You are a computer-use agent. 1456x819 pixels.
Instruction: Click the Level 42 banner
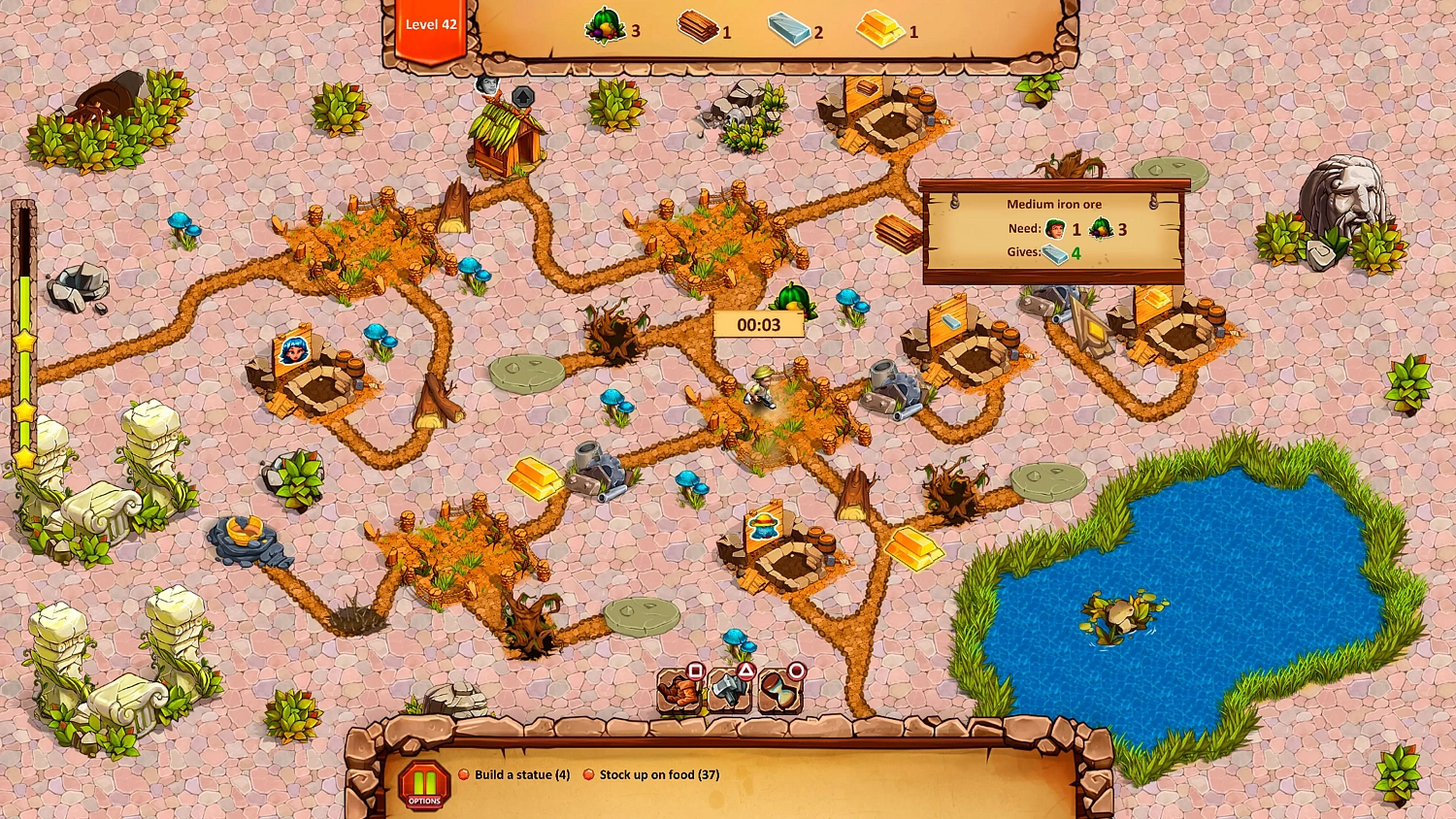pyautogui.click(x=430, y=24)
